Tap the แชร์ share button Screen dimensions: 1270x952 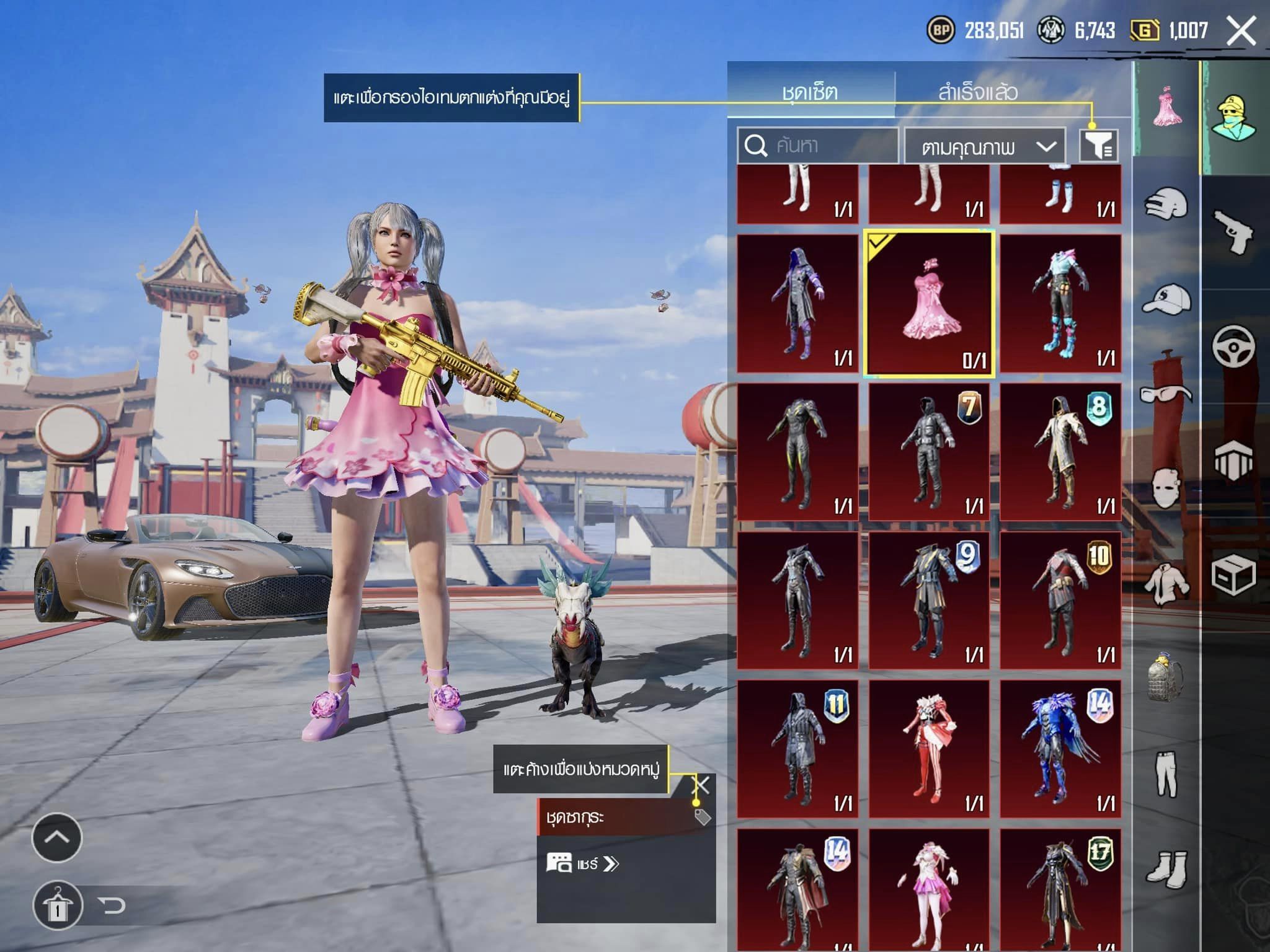pyautogui.click(x=583, y=863)
